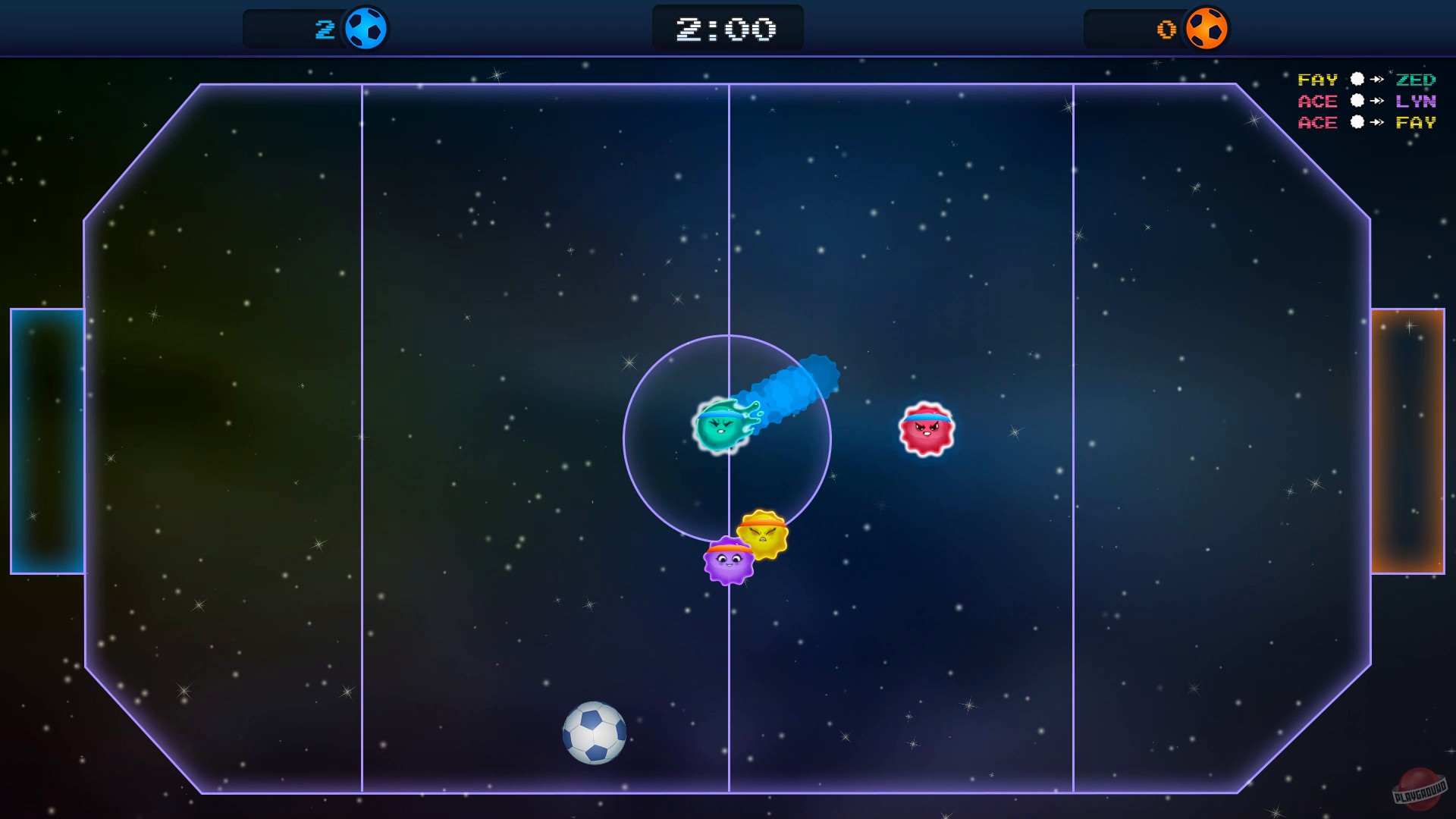Click the FAY name in the top feed entry
Screen dimensions: 1456x819
1319,79
